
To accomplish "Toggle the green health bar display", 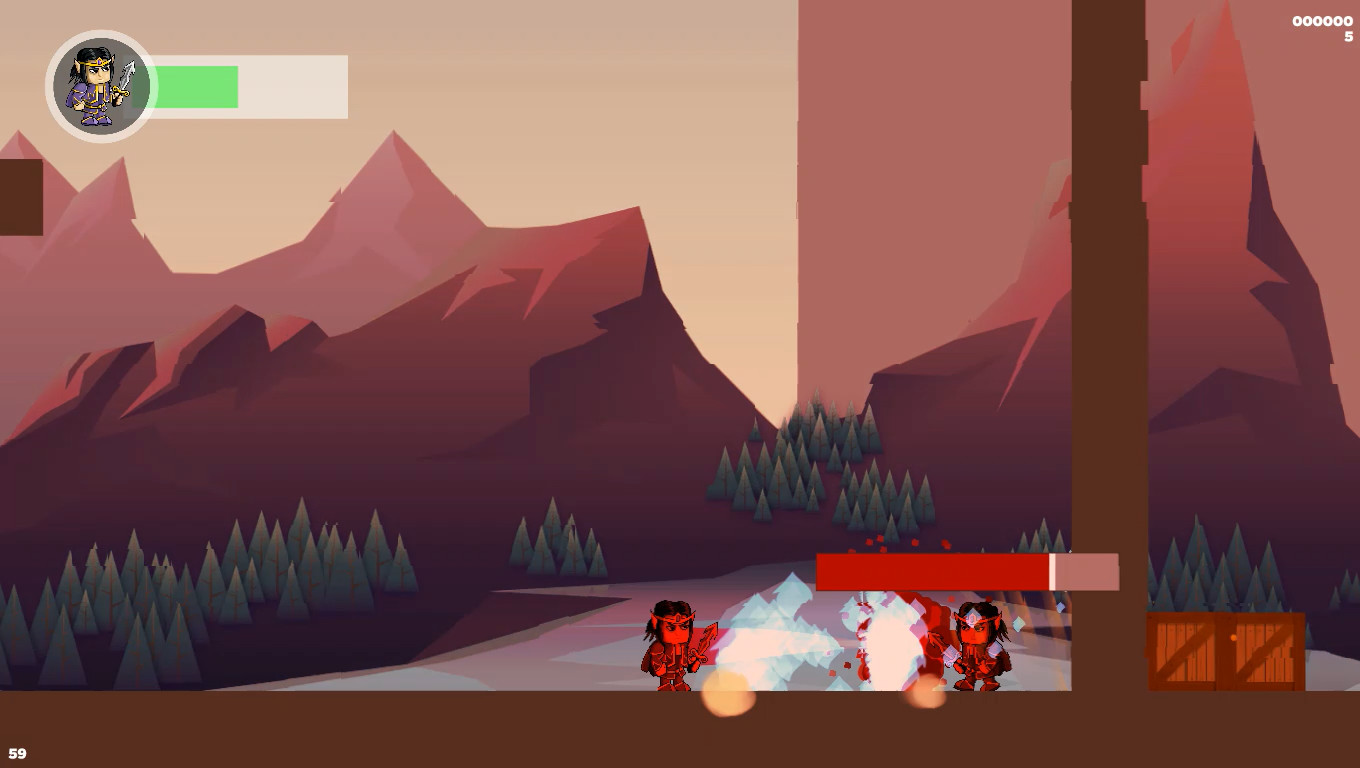I will (195, 86).
